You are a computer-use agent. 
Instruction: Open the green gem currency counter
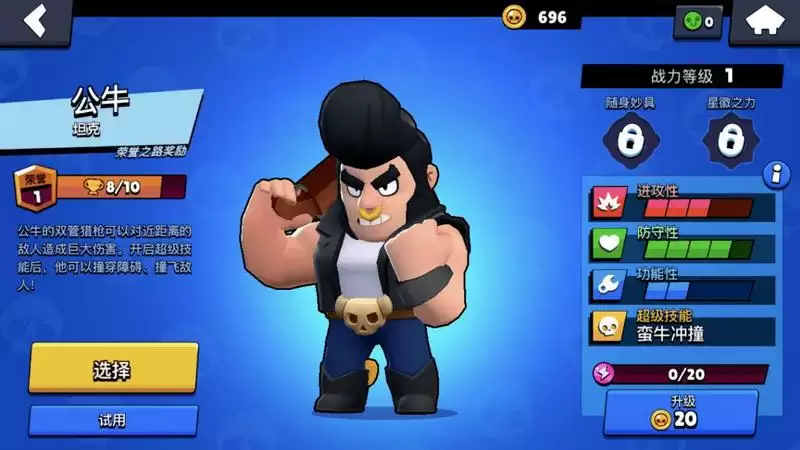point(699,21)
